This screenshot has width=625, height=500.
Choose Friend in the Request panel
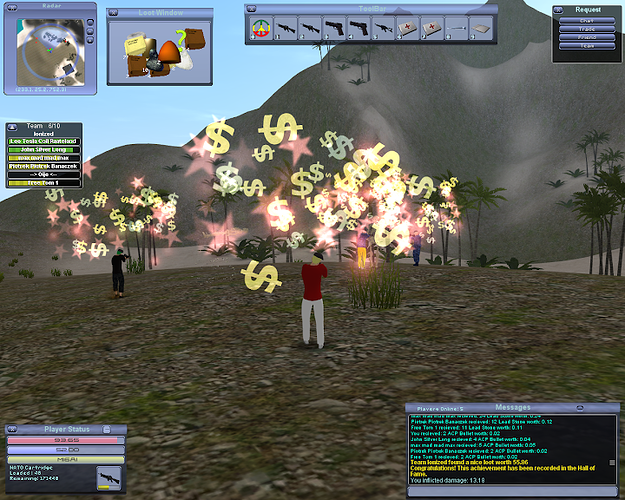point(587,37)
